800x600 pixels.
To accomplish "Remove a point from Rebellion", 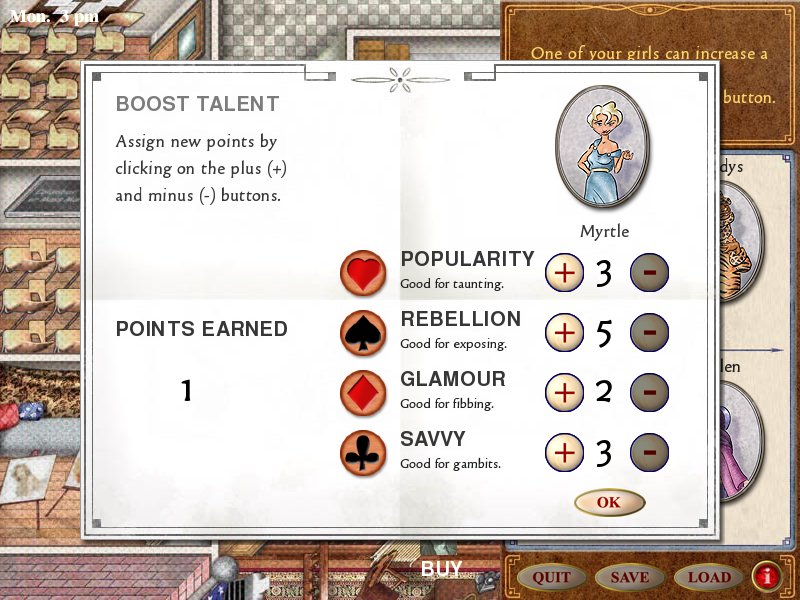I will coord(649,332).
